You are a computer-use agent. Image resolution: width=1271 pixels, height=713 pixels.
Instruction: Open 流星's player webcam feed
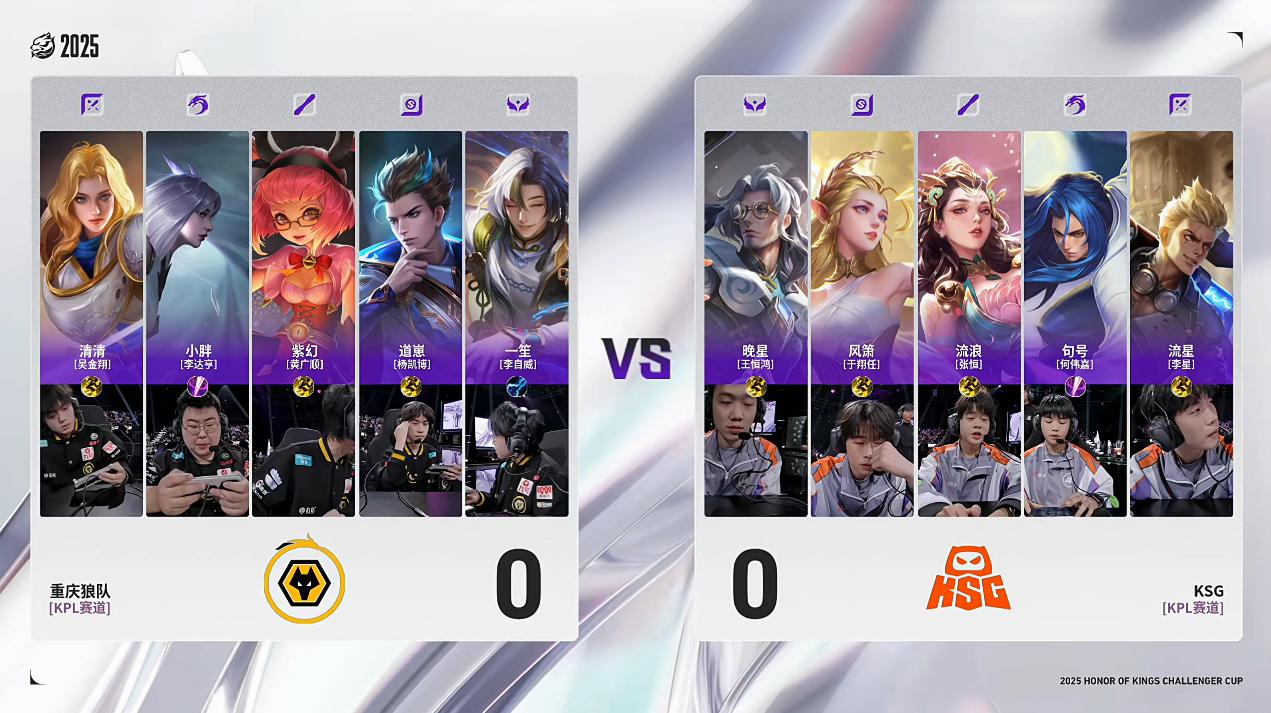pos(1181,452)
